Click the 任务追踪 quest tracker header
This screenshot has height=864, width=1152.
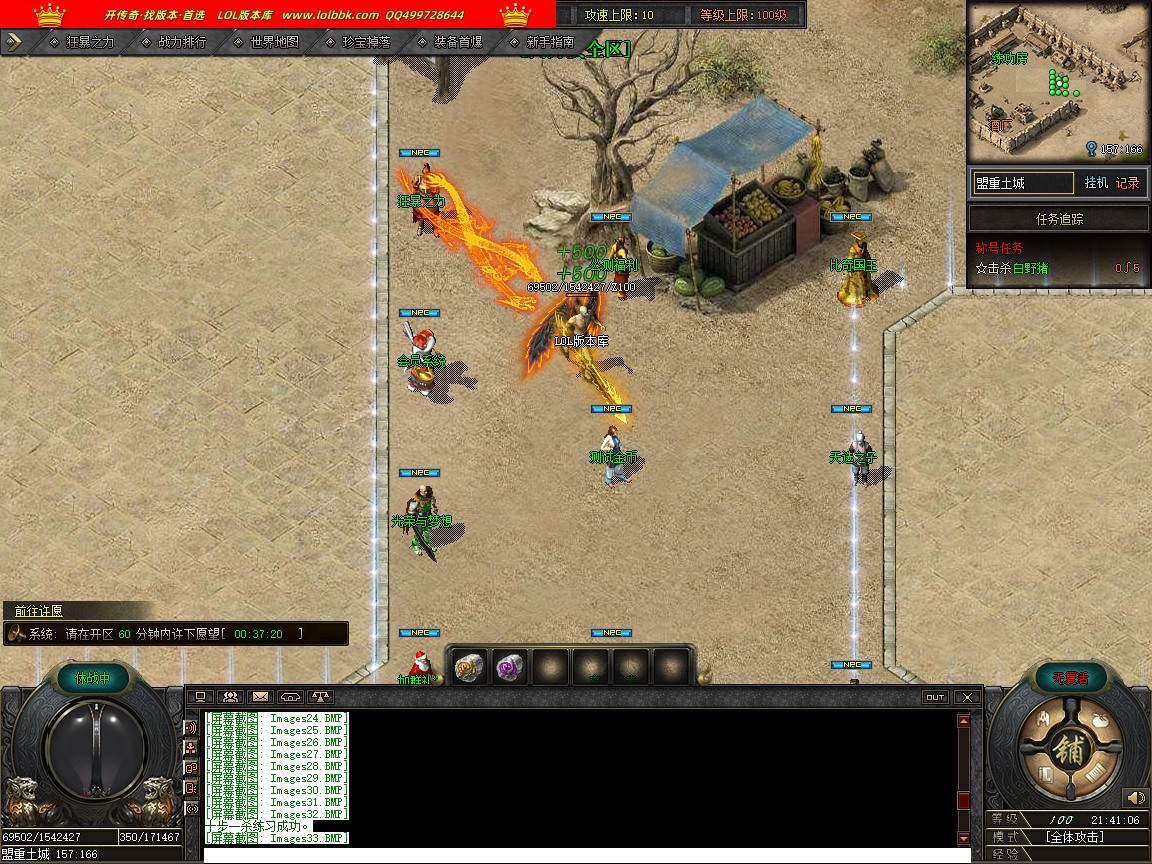pyautogui.click(x=1059, y=219)
